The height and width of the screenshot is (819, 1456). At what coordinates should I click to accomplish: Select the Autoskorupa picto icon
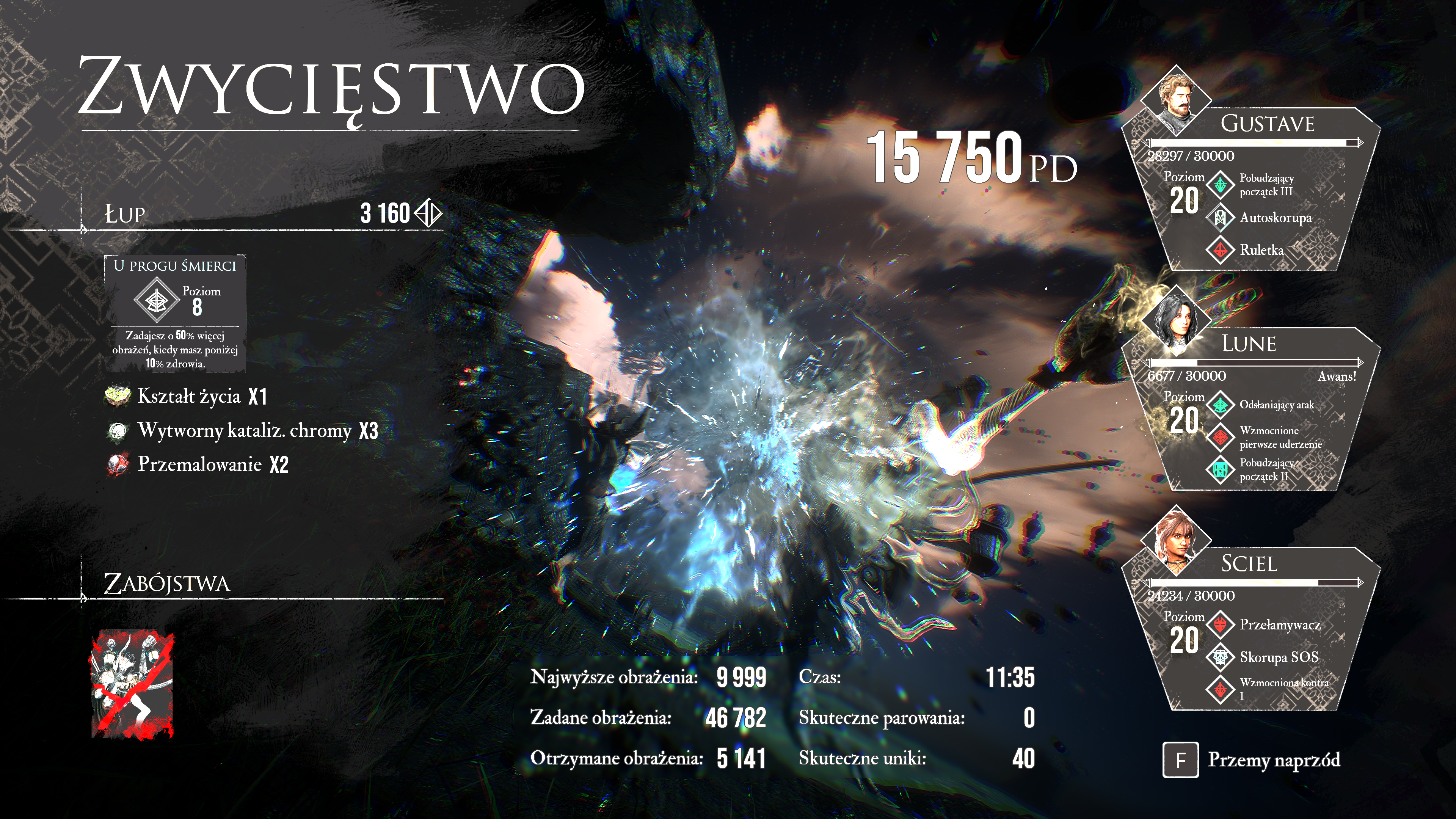(1220, 218)
